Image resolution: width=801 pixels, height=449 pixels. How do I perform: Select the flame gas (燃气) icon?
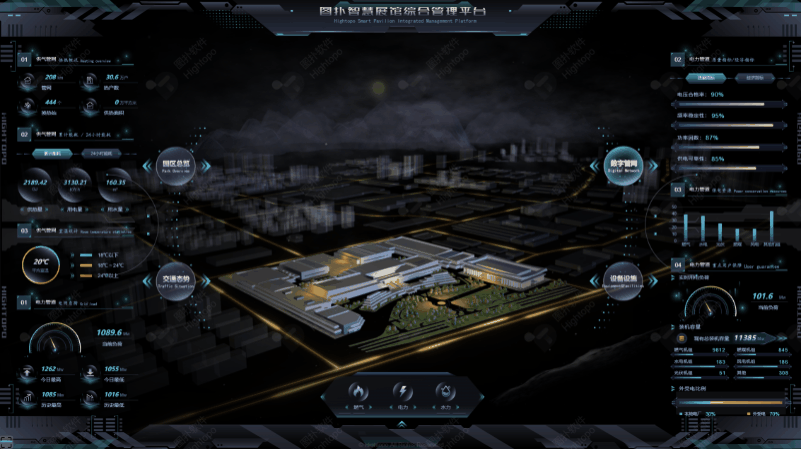point(359,391)
